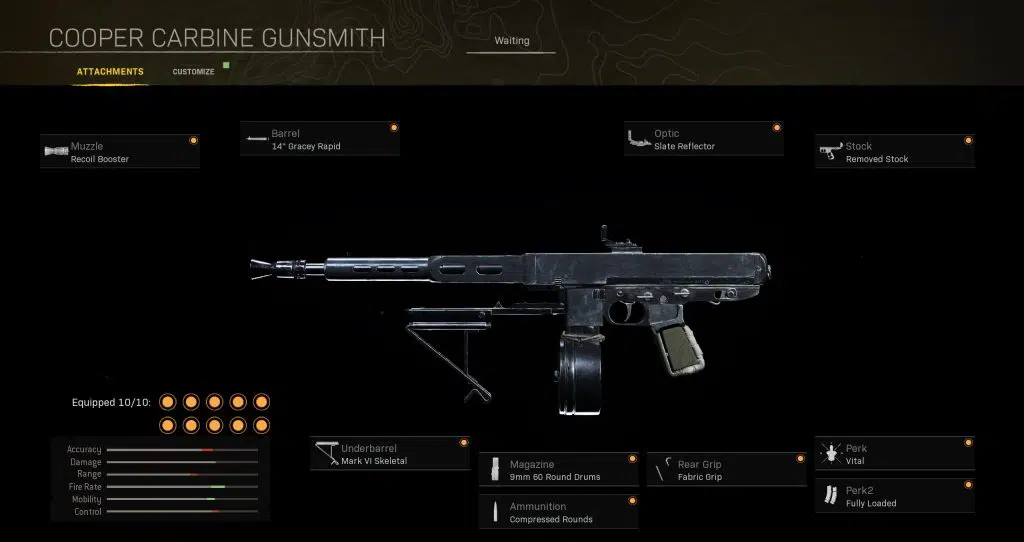Select the Magazine 9mm 60 Round Drums slot
This screenshot has height=542, width=1024.
559,470
